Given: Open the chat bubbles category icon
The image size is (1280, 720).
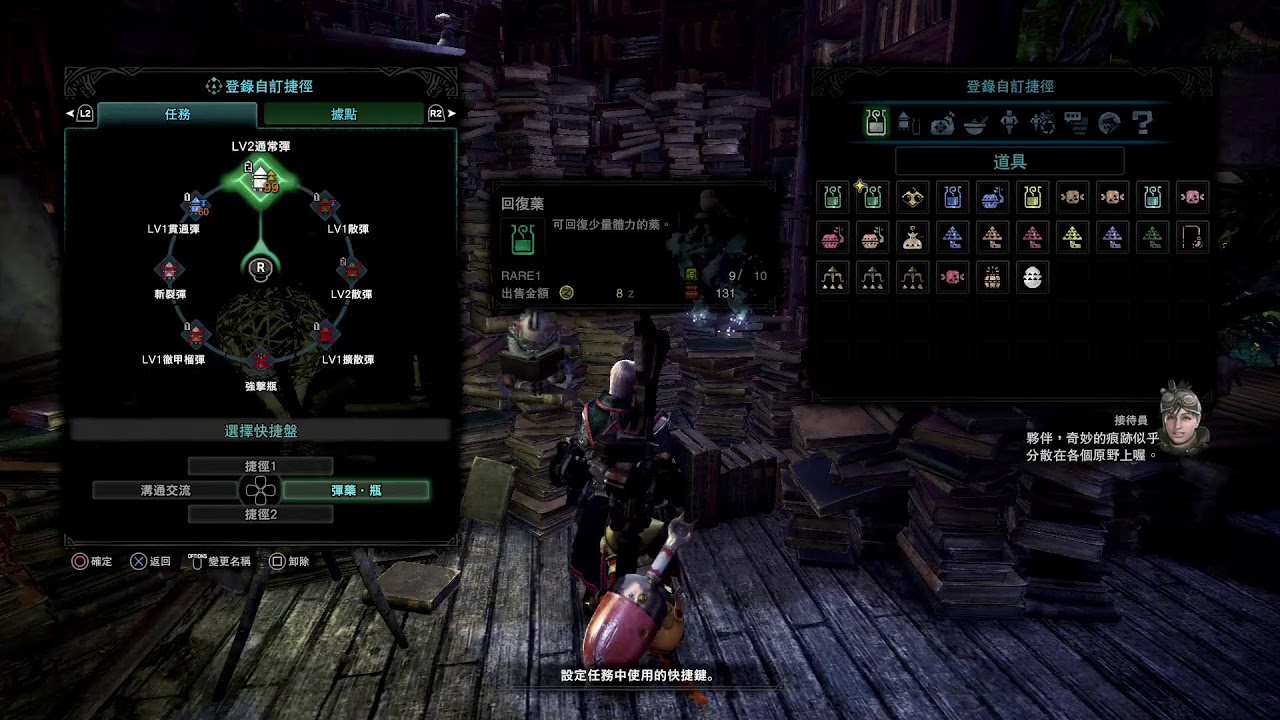Looking at the screenshot, I should coord(1075,123).
